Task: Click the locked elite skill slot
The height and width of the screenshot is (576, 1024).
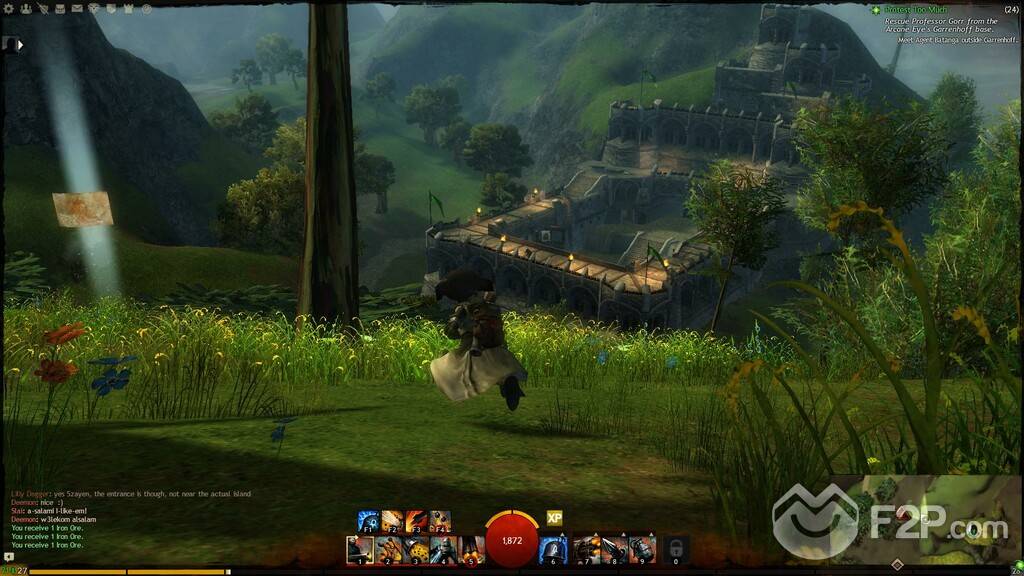Action: (x=676, y=549)
